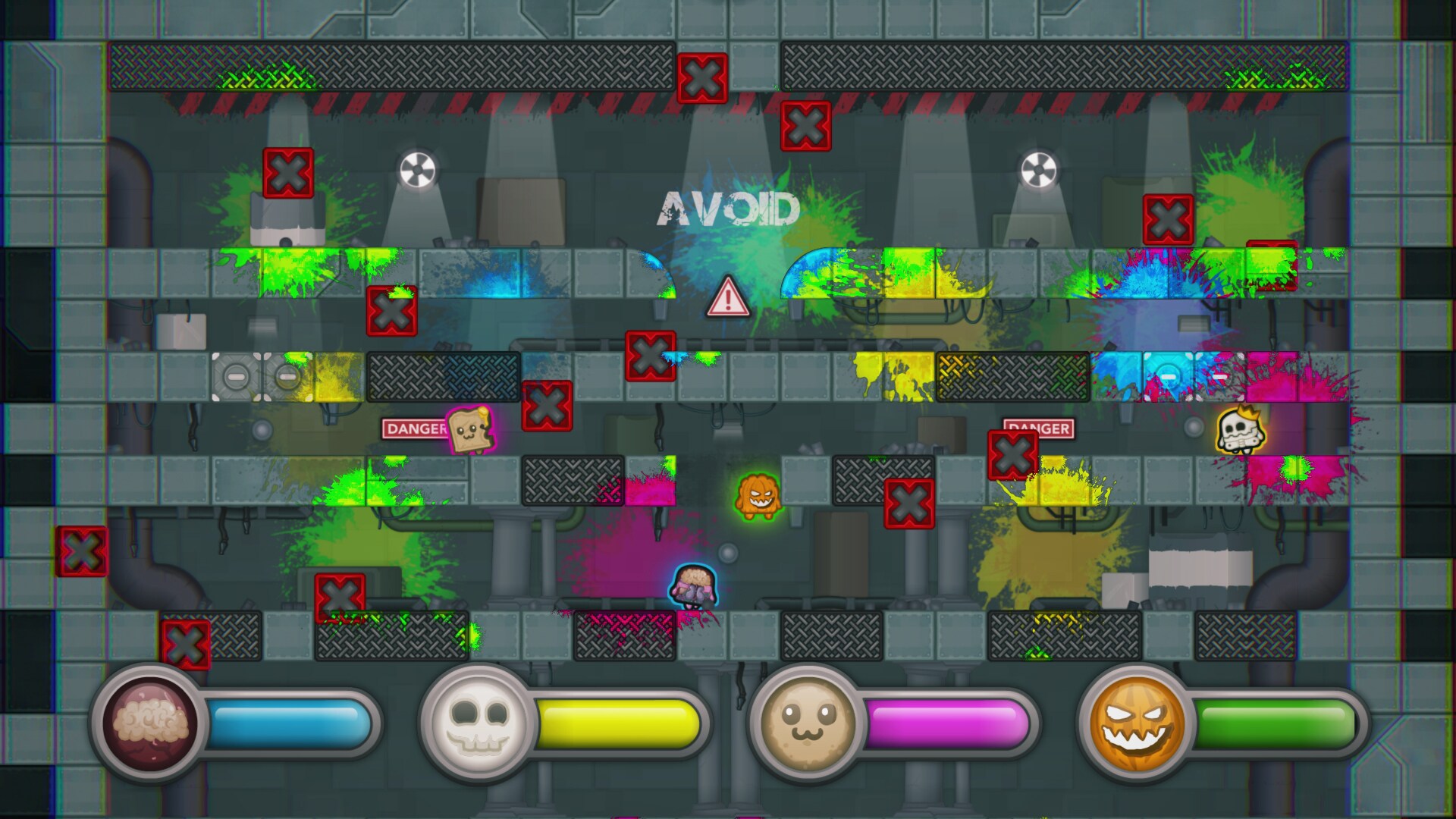The image size is (1456, 819).
Task: Click the jack-o'-lantern pumpkin player portrait
Action: pyautogui.click(x=1137, y=723)
